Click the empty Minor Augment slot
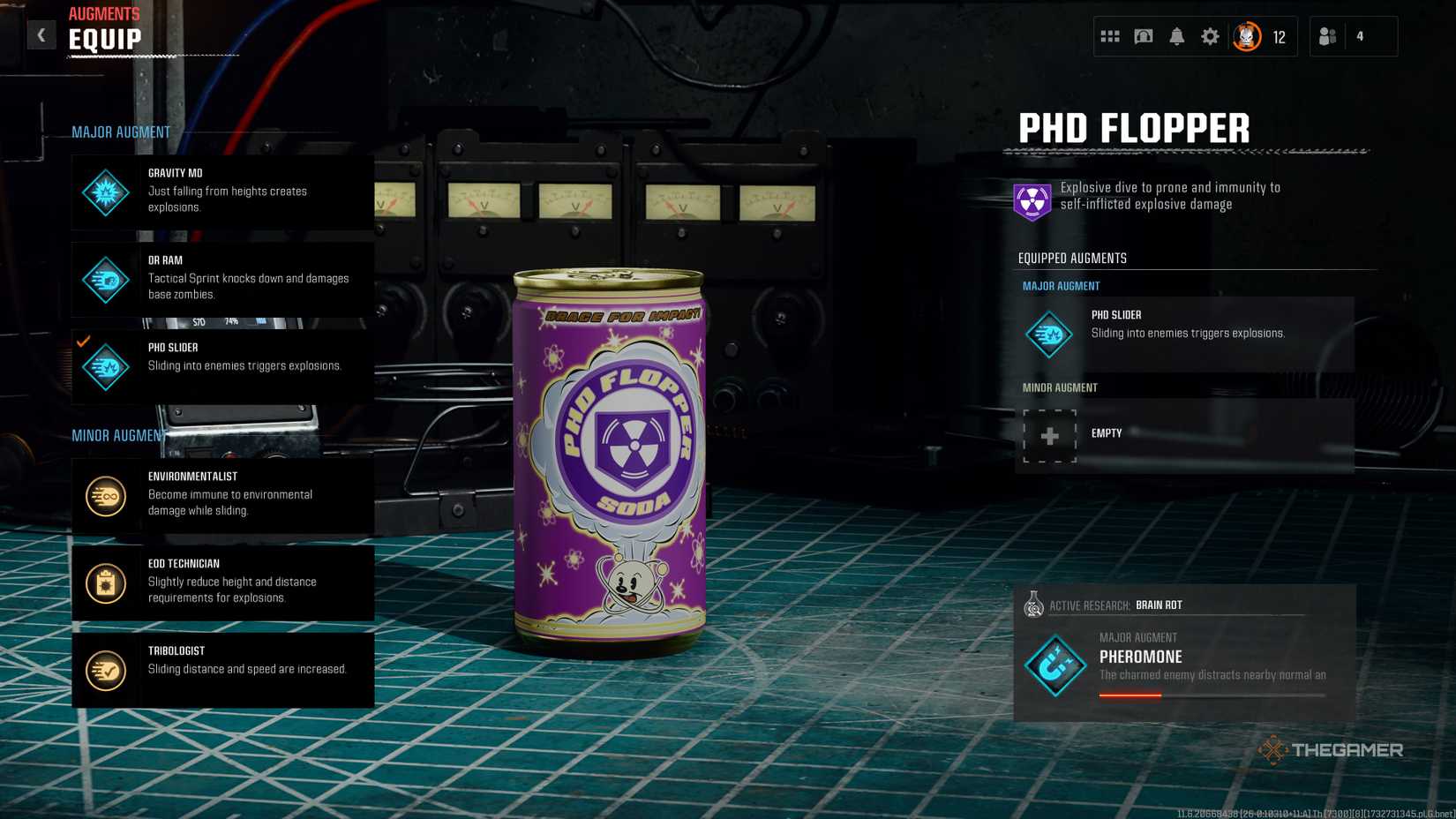 pos(1048,434)
